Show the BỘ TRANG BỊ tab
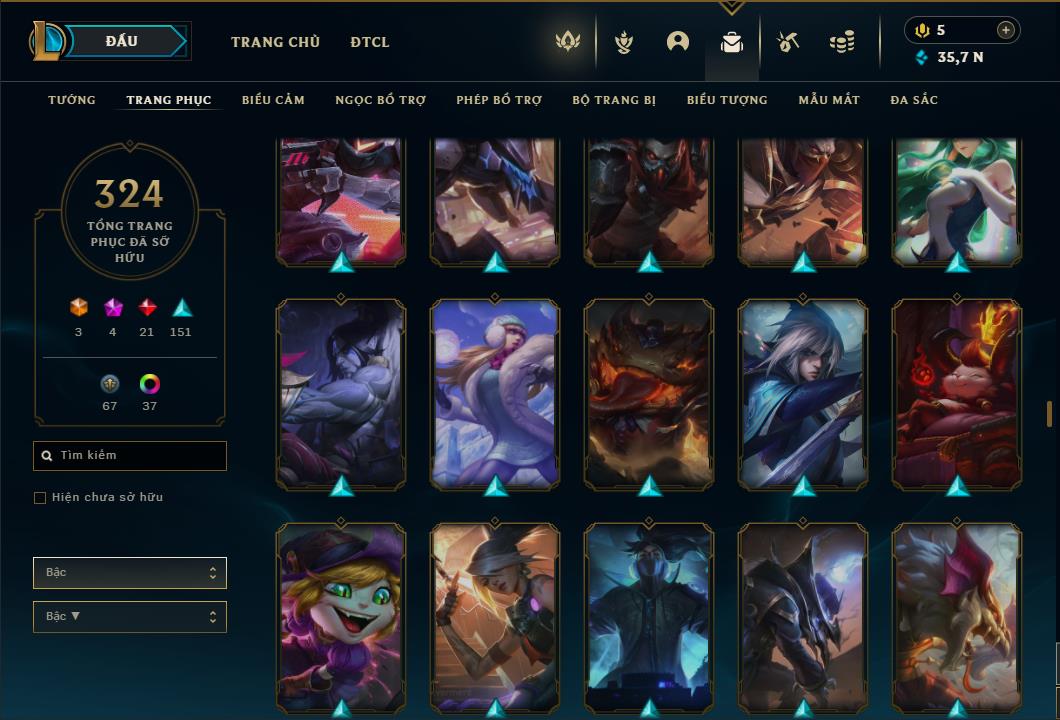This screenshot has width=1060, height=720. pos(614,100)
